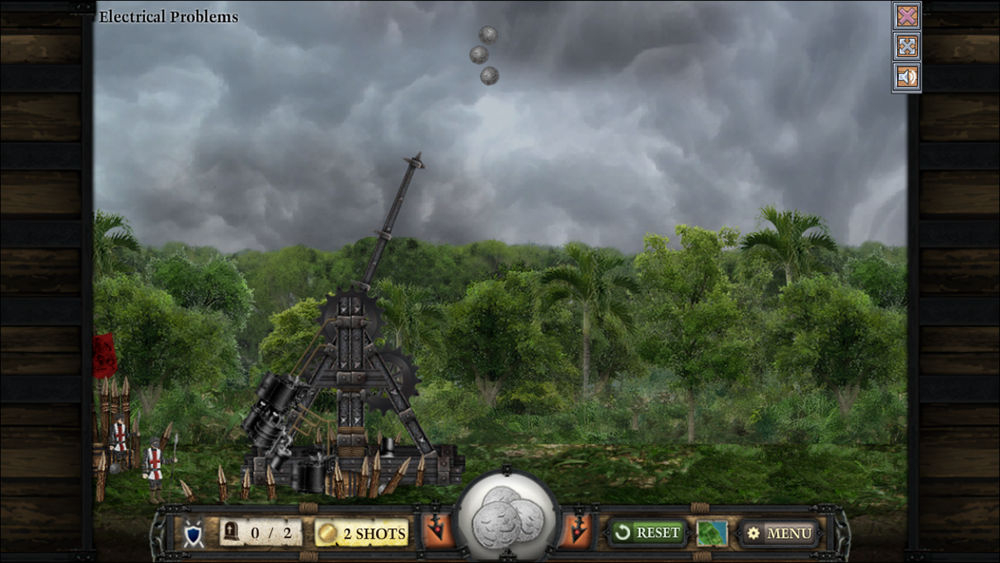
Task: Toggle fullscreen with the four-arrow icon
Action: (x=907, y=46)
